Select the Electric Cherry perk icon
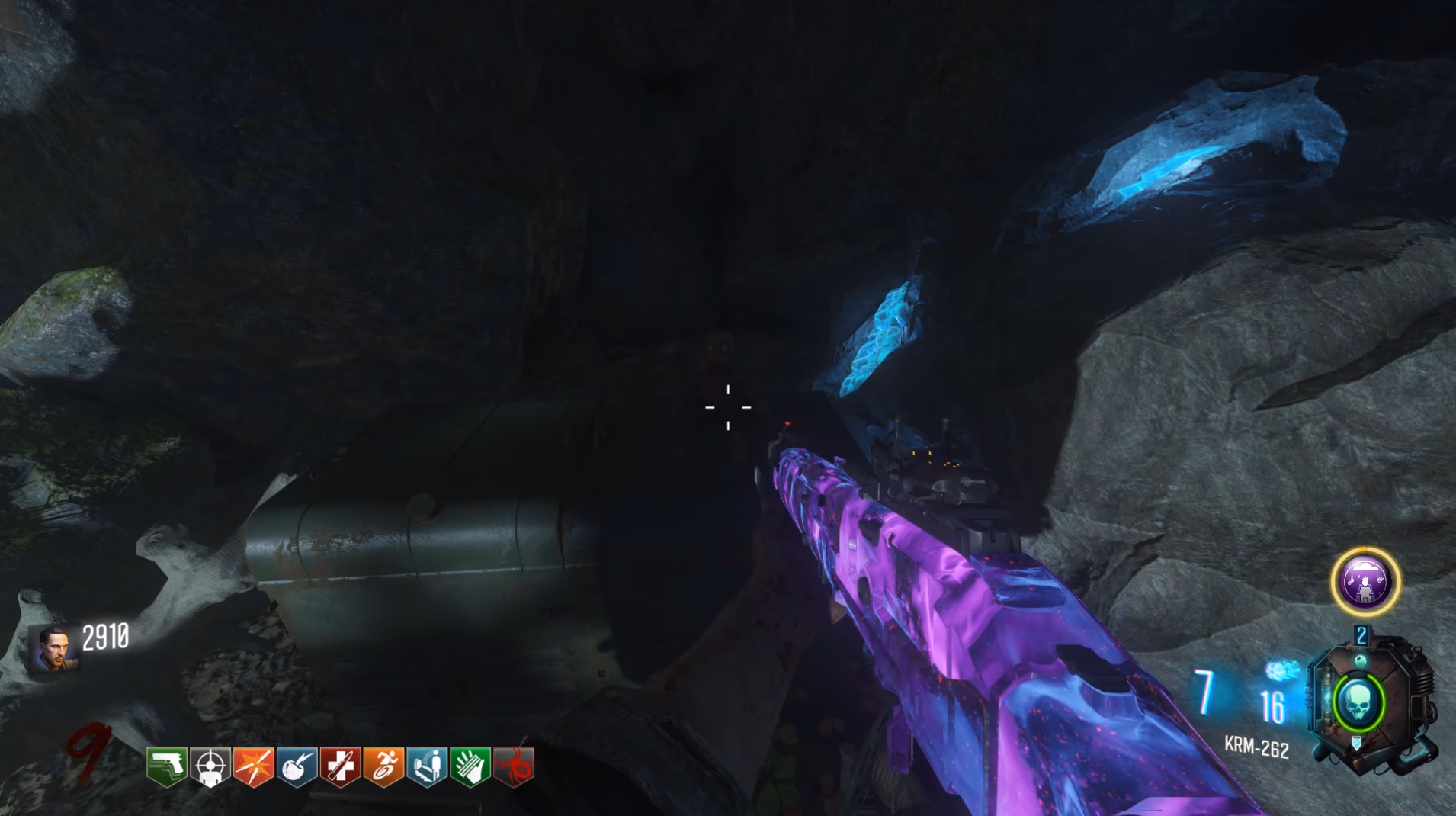This screenshot has width=1456, height=816. point(297,766)
